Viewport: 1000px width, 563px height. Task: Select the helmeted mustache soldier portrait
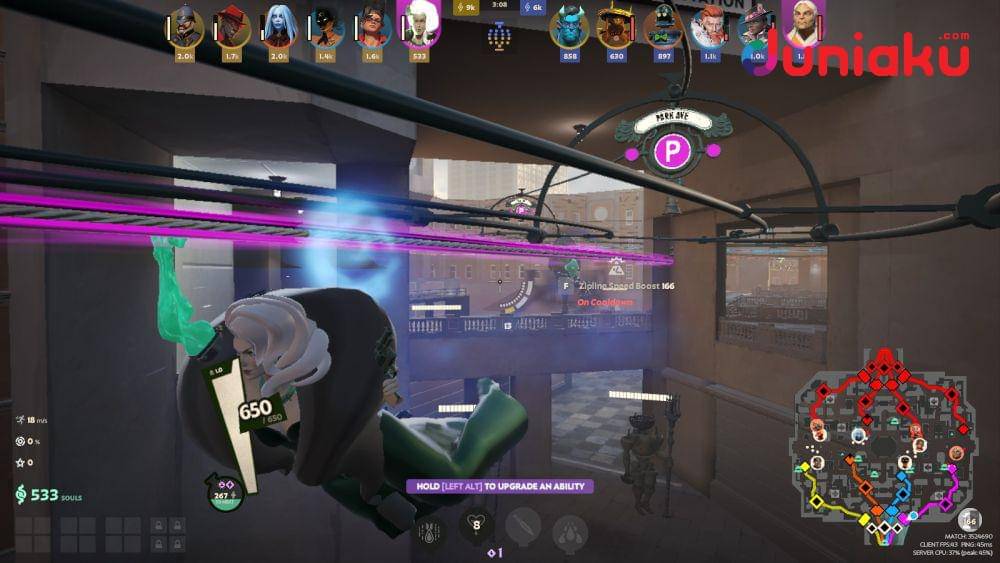(x=185, y=27)
